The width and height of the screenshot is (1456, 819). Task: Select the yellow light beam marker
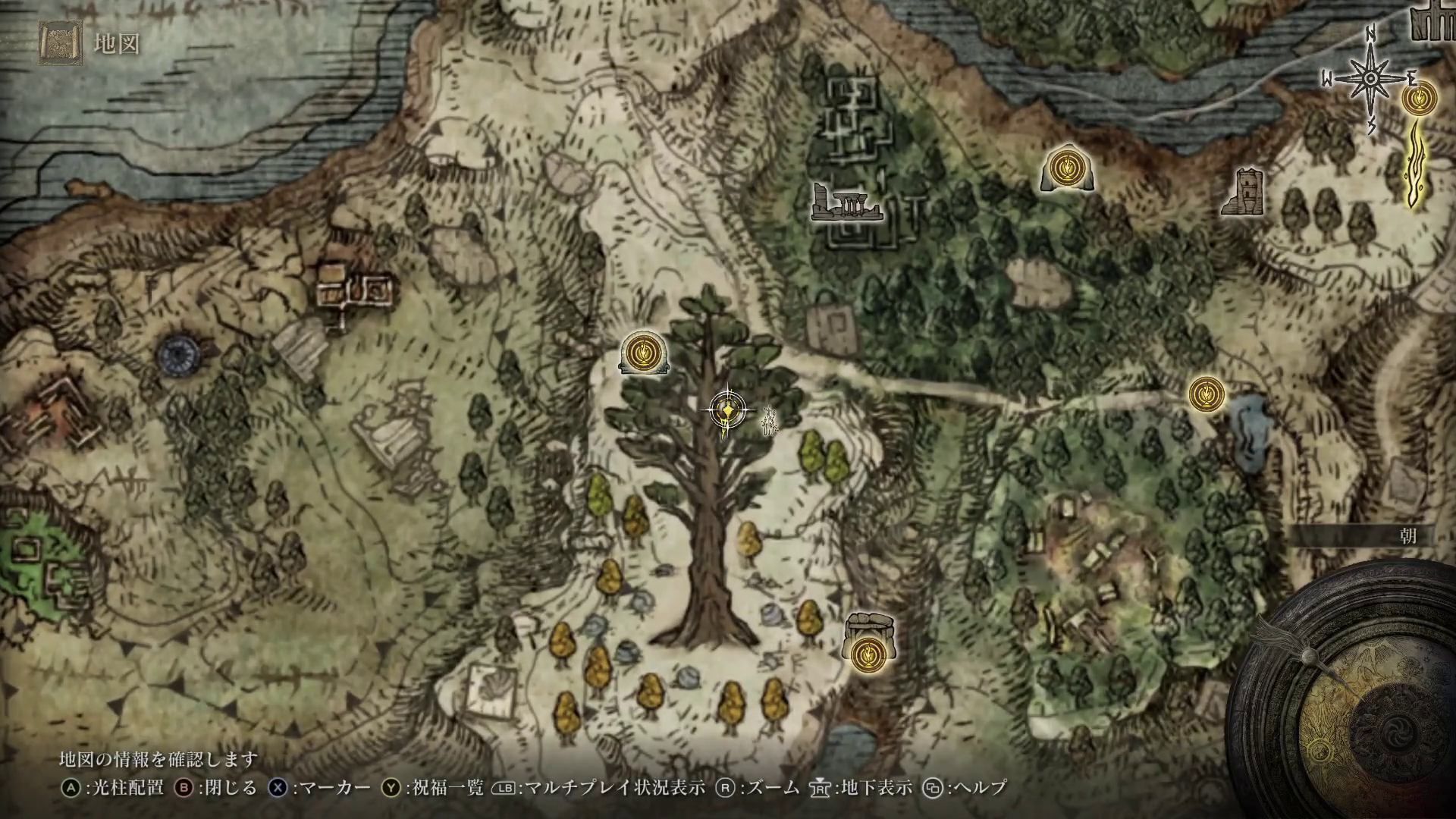point(1417,167)
